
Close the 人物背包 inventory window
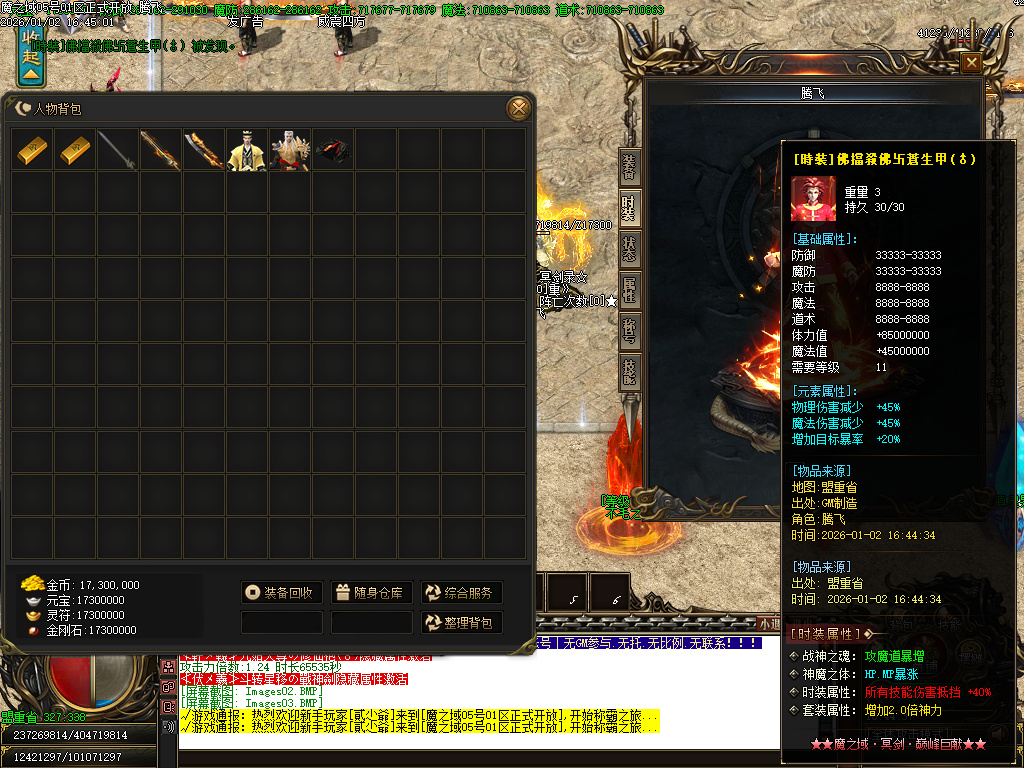click(518, 108)
